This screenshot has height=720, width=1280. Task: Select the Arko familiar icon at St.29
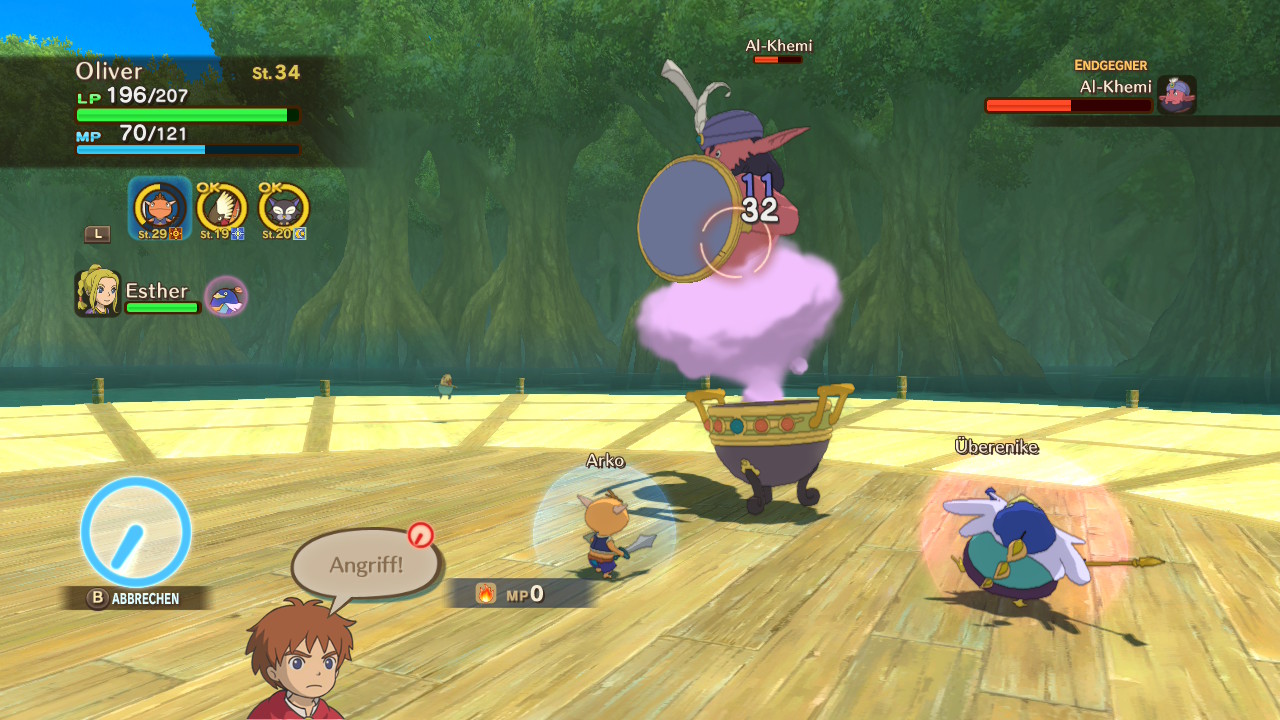coord(160,208)
